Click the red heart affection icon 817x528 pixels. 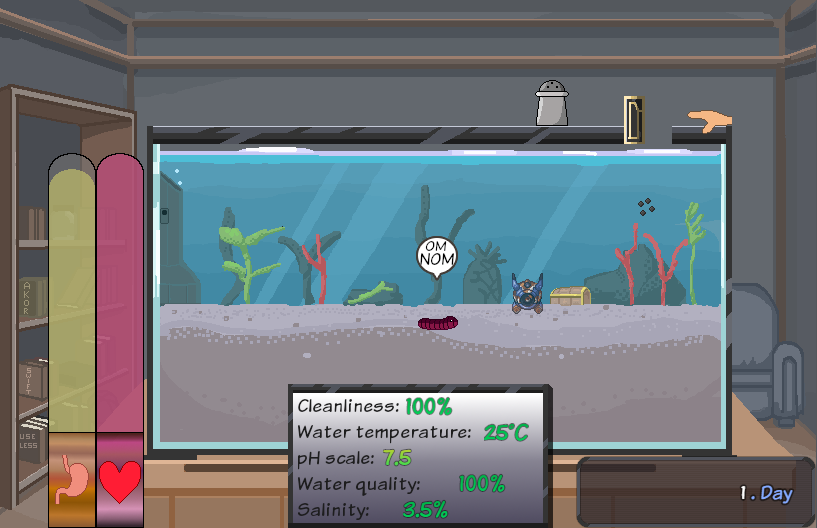coord(120,481)
